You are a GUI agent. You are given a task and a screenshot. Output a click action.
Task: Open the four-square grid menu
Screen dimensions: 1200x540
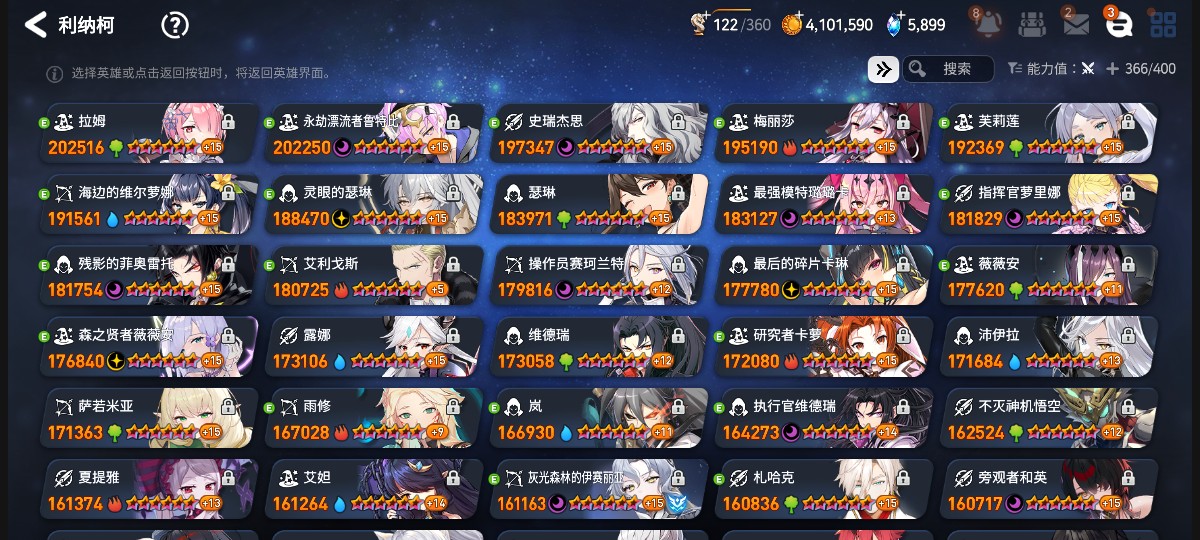(x=1163, y=25)
